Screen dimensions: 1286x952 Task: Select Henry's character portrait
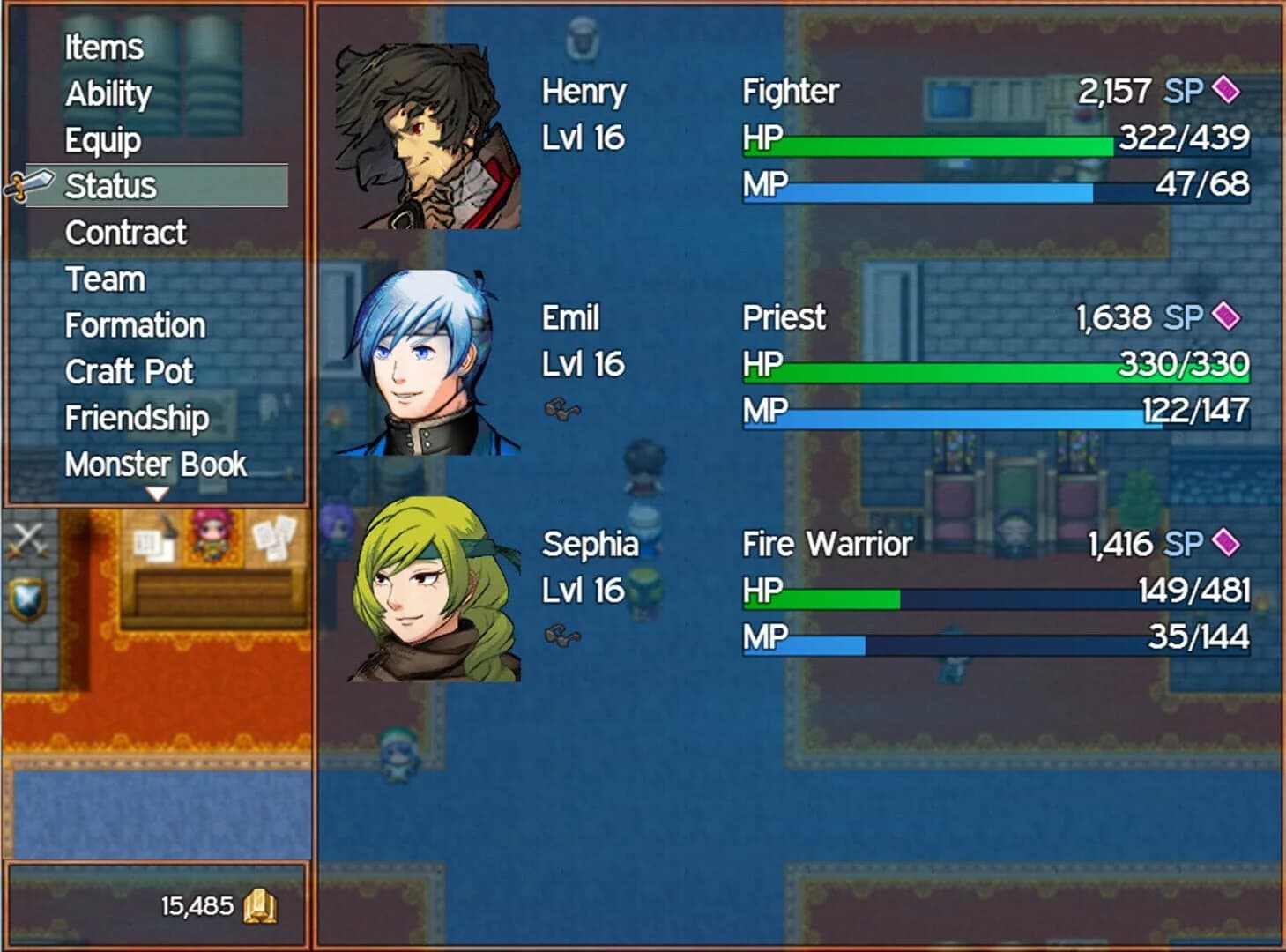[x=429, y=137]
